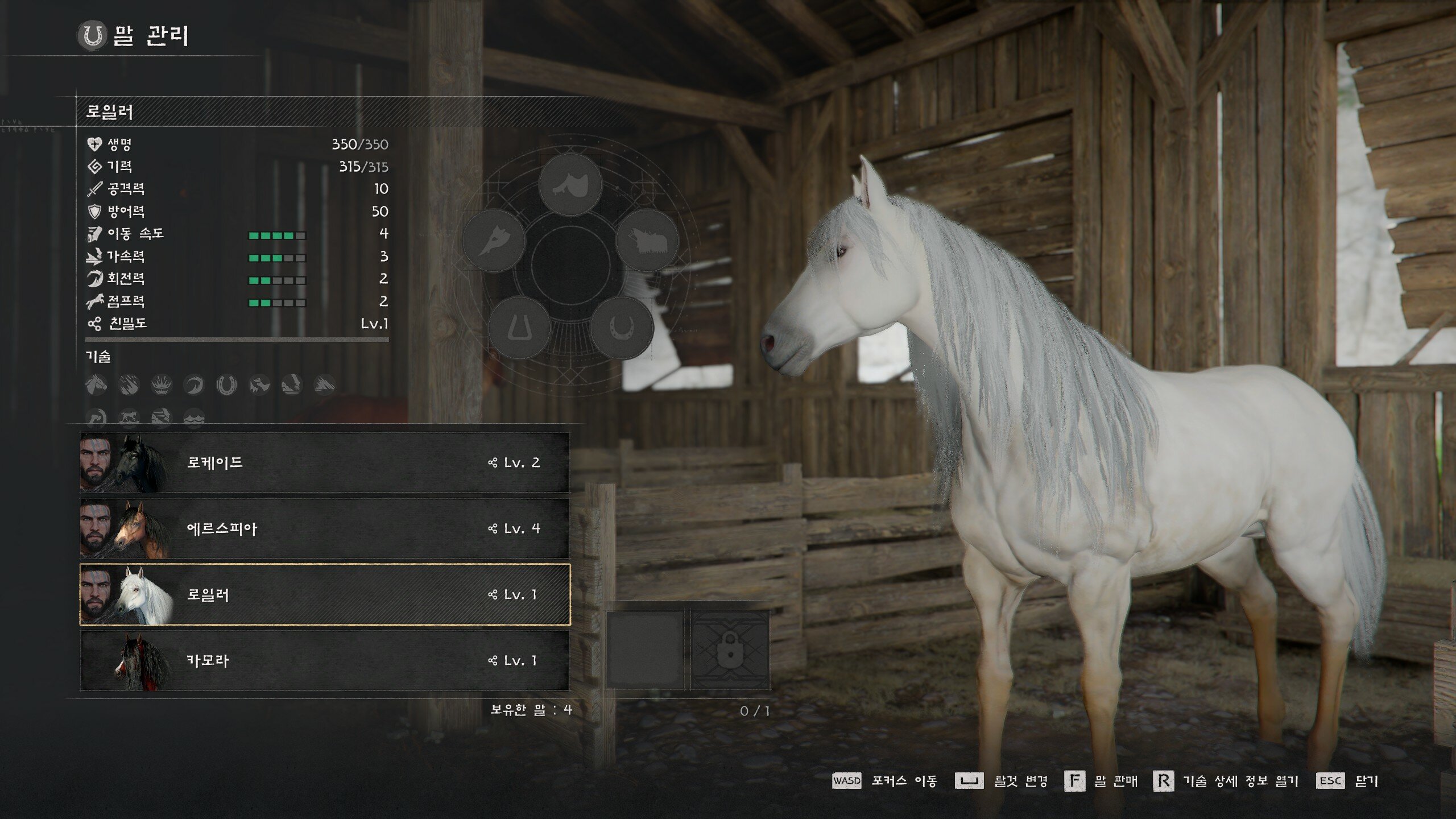Select the water waves skill icon
Viewport: 1456px width, 819px height.
click(194, 418)
